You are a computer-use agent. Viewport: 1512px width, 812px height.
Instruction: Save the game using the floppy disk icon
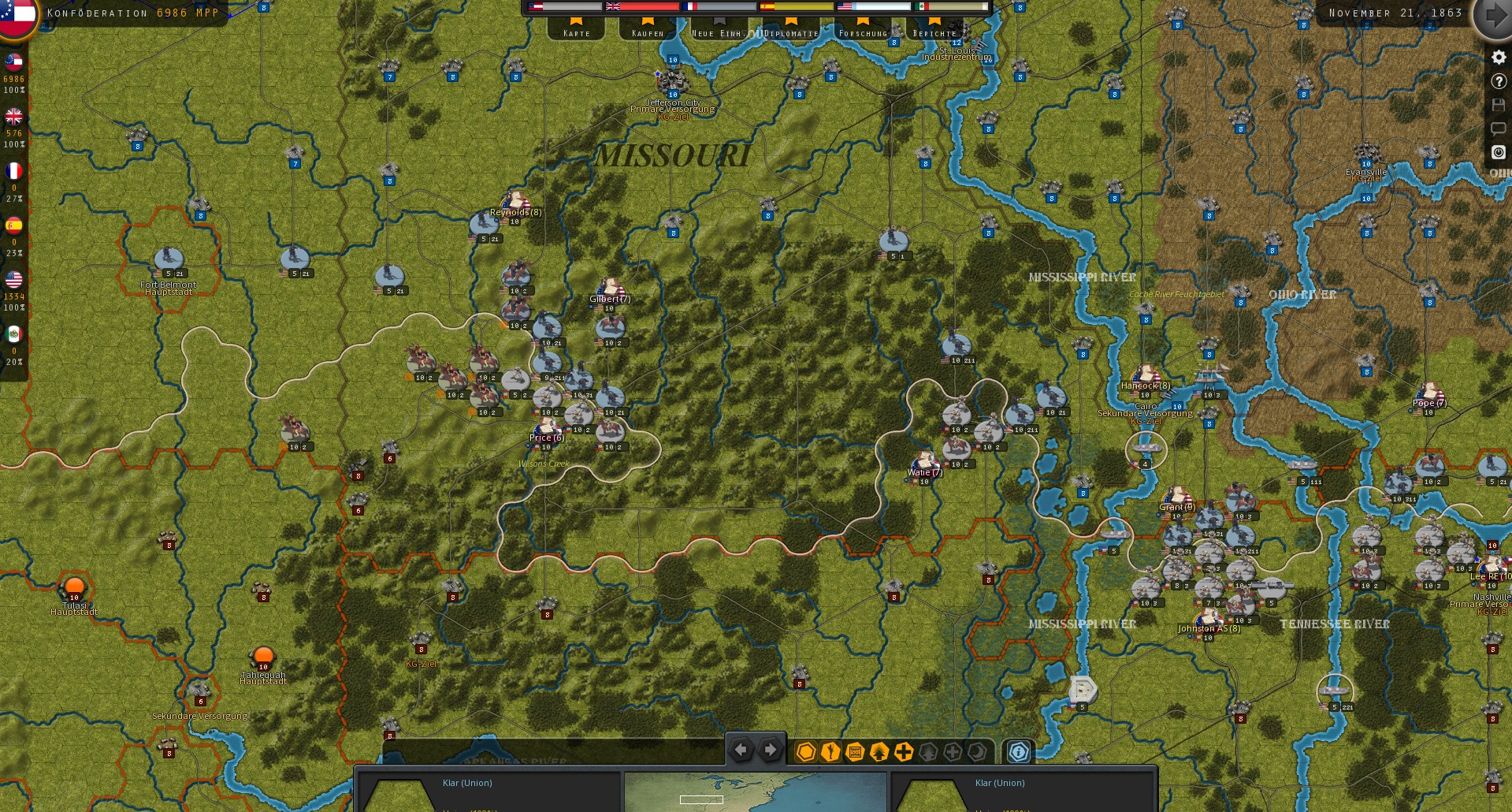pyautogui.click(x=1499, y=105)
